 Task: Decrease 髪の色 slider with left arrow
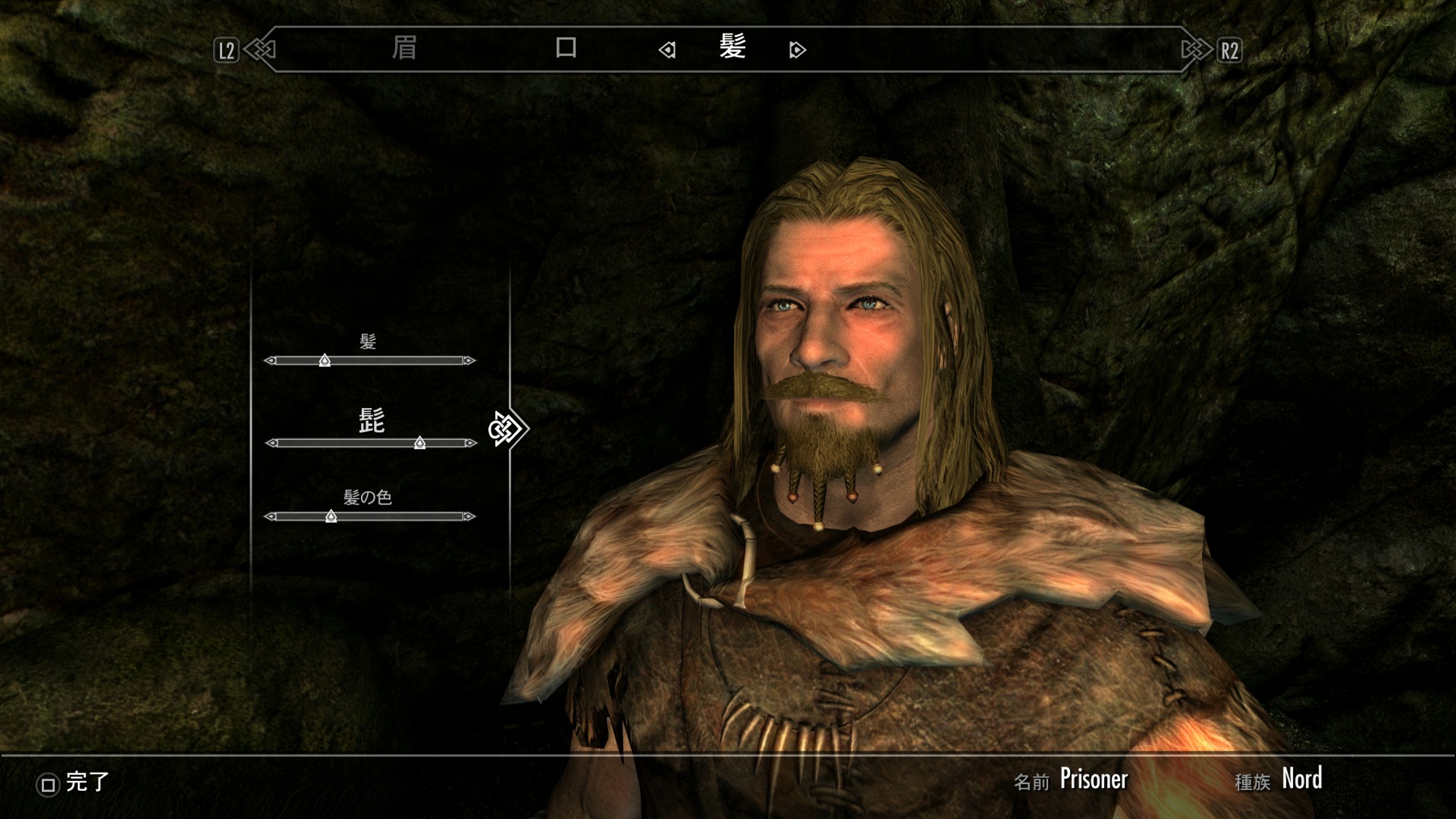click(x=270, y=516)
